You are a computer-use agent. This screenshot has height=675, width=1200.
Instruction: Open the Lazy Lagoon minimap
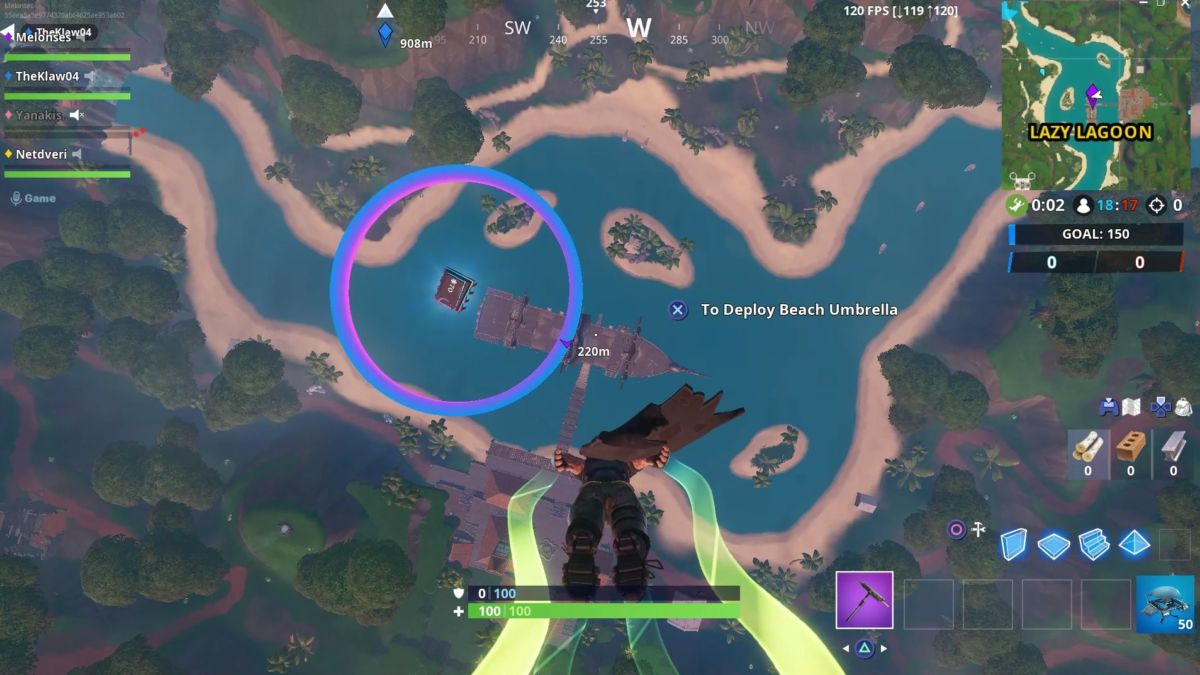1094,95
